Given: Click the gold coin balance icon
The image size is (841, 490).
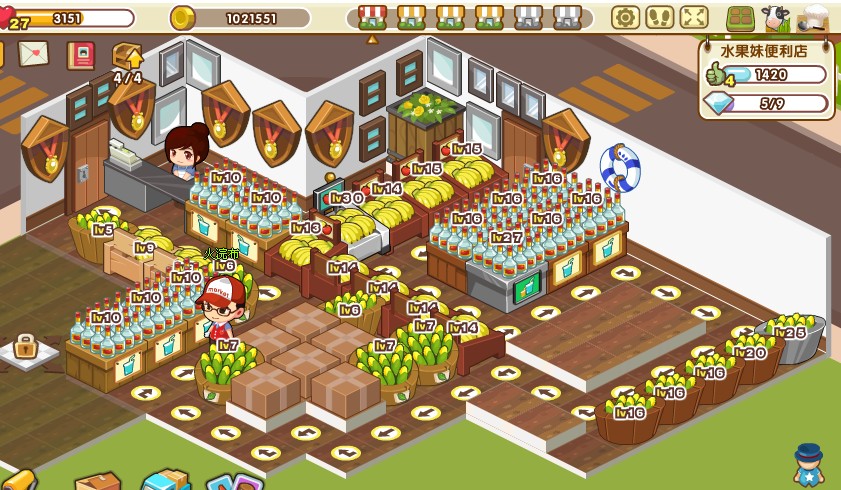Looking at the screenshot, I should tap(182, 18).
